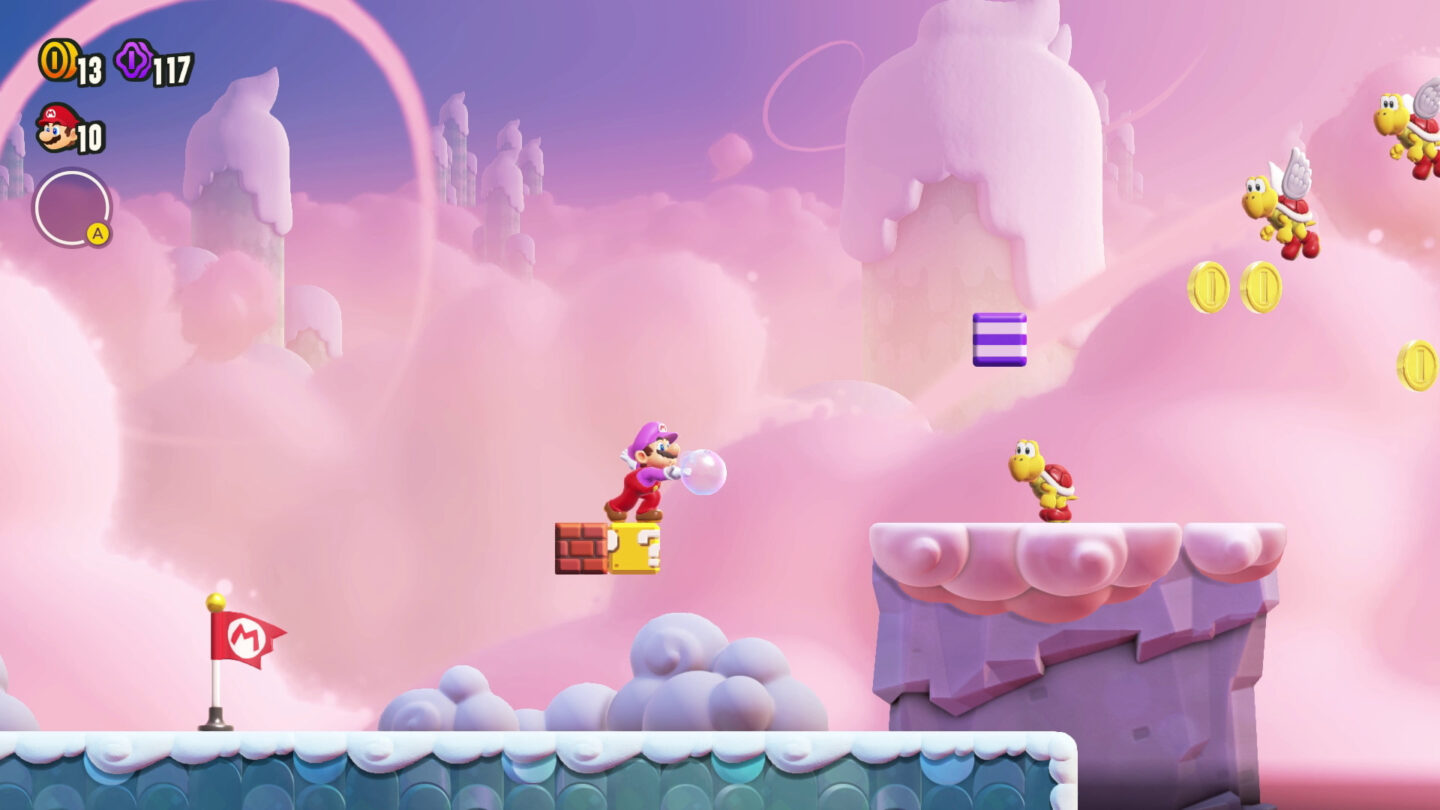Click the circular empty stamina gauge
The width and height of the screenshot is (1440, 810).
point(70,205)
